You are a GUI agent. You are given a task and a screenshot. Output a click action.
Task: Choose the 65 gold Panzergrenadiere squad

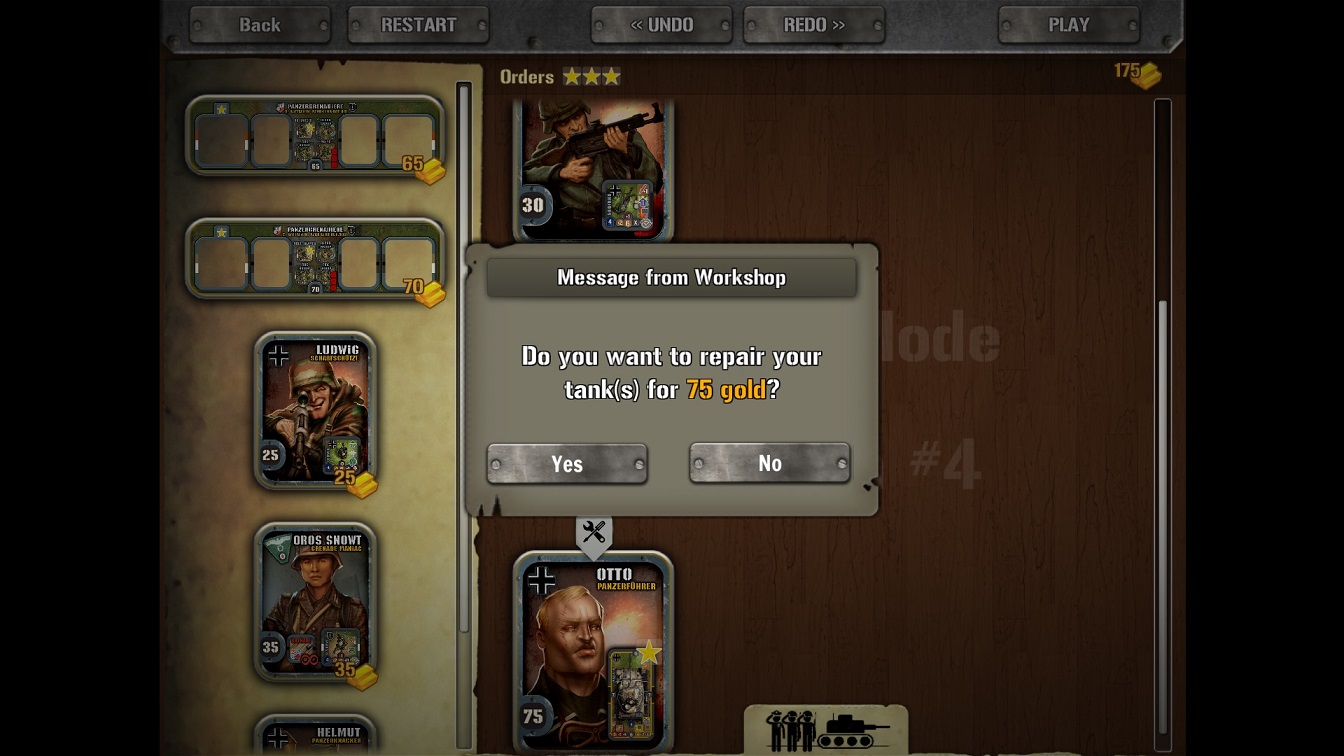pos(315,137)
